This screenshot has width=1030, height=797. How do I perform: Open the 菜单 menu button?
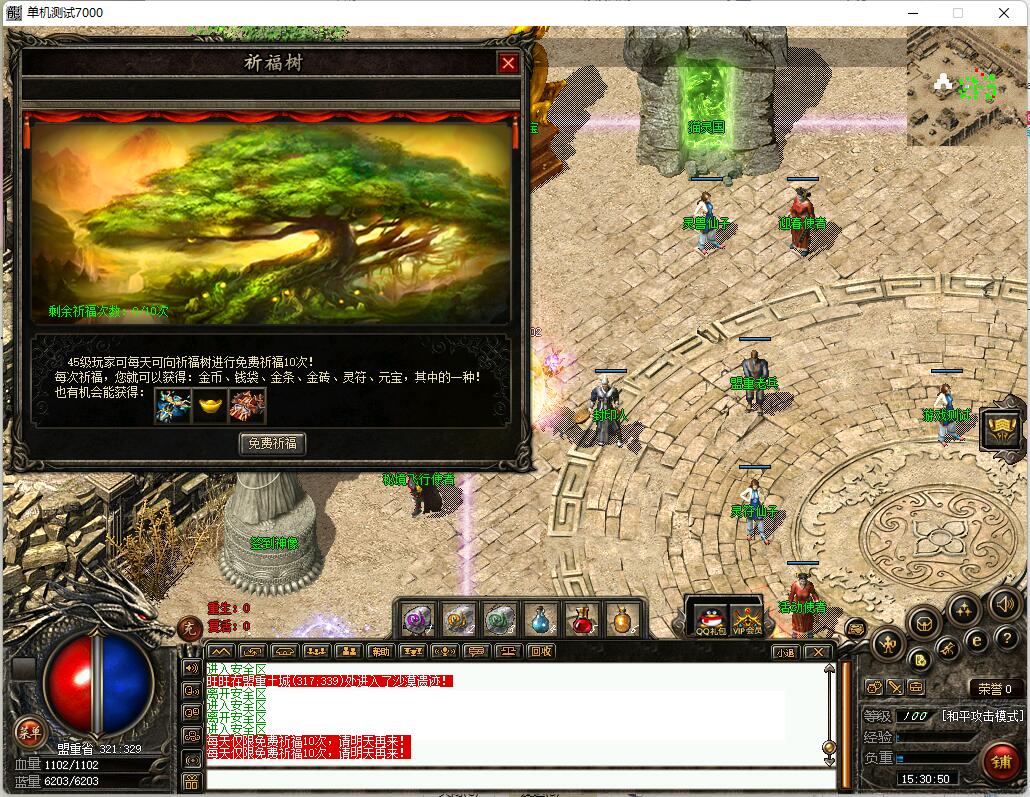coord(30,732)
